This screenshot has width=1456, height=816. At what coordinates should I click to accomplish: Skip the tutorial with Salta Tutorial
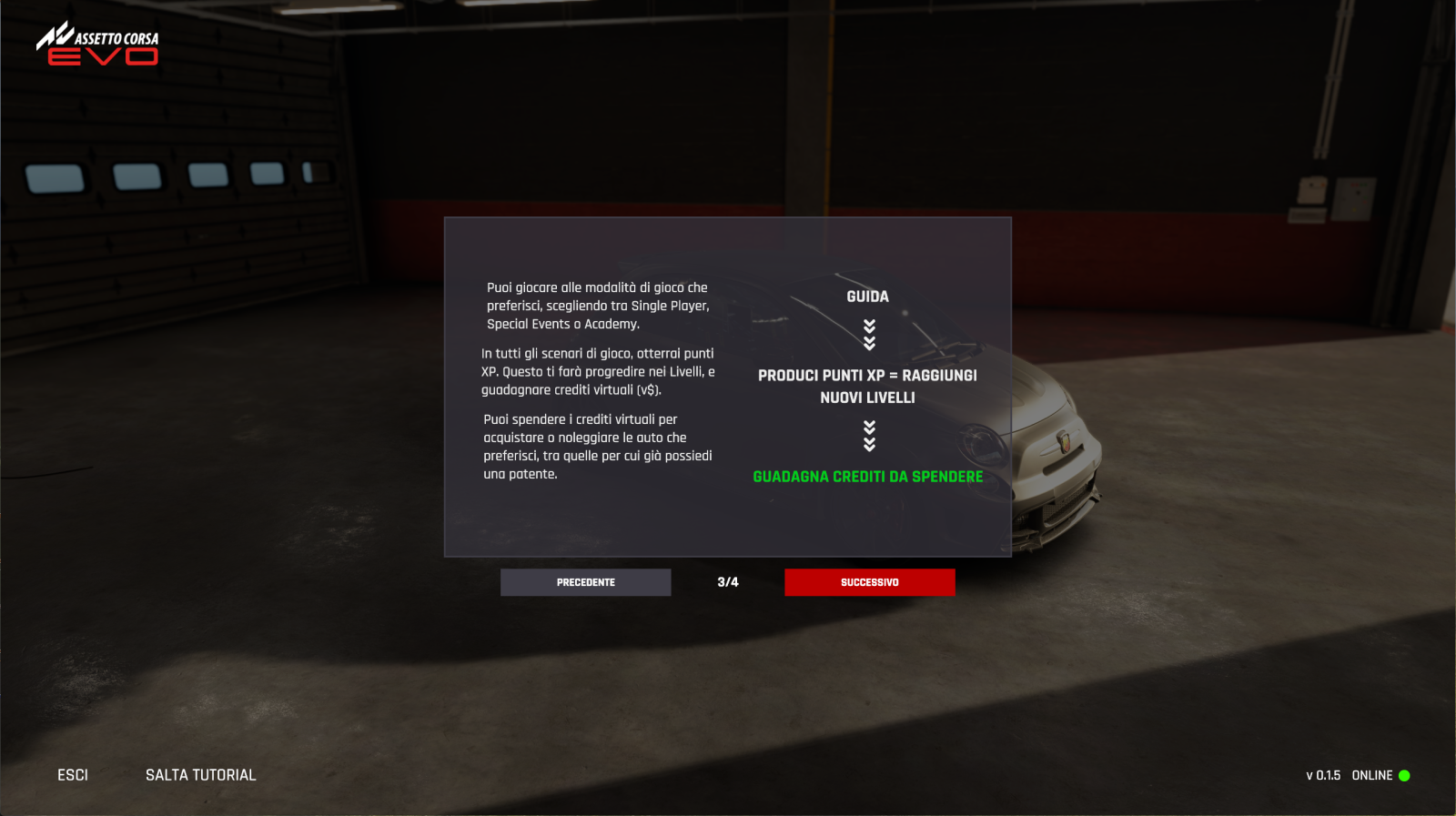click(x=200, y=775)
